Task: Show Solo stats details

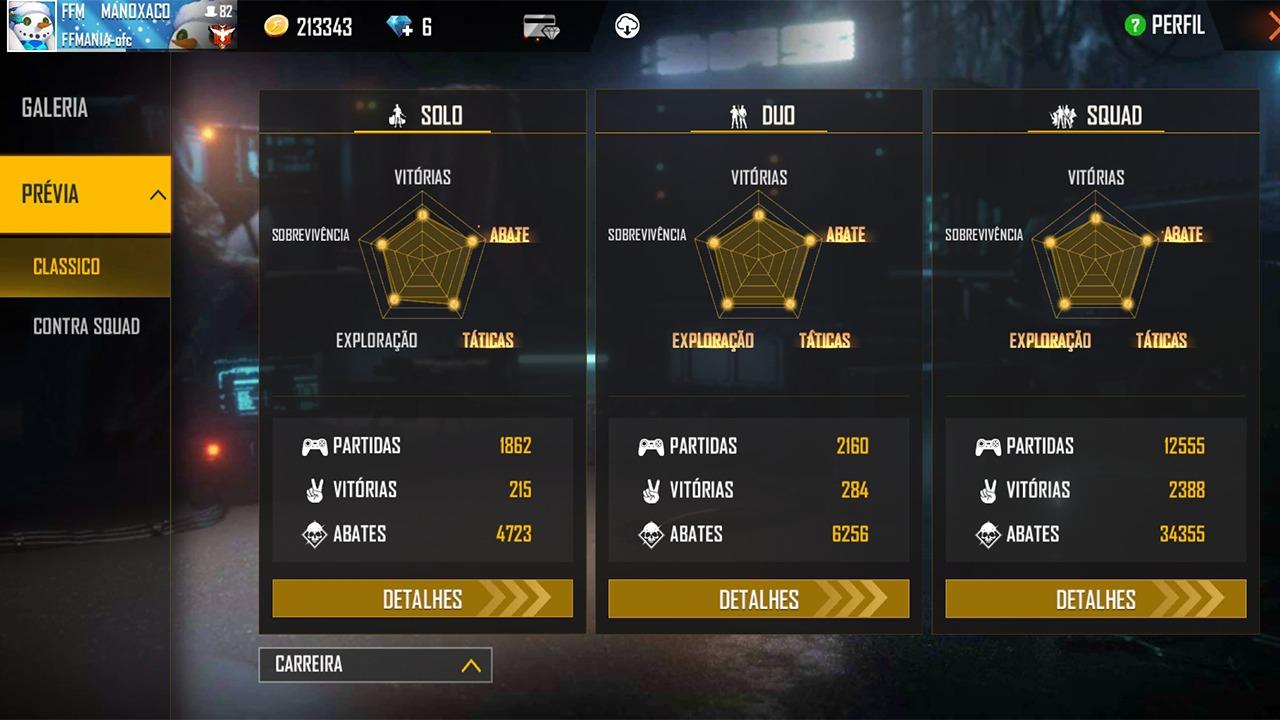Action: click(x=422, y=599)
